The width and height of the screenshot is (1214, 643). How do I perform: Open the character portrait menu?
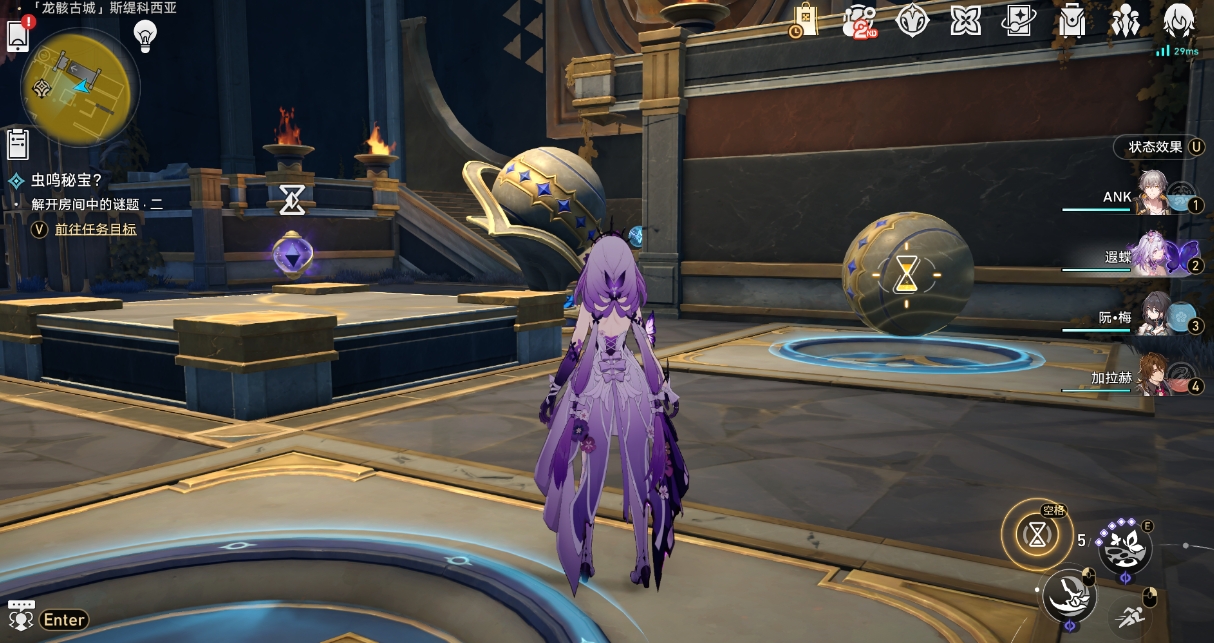click(1179, 20)
